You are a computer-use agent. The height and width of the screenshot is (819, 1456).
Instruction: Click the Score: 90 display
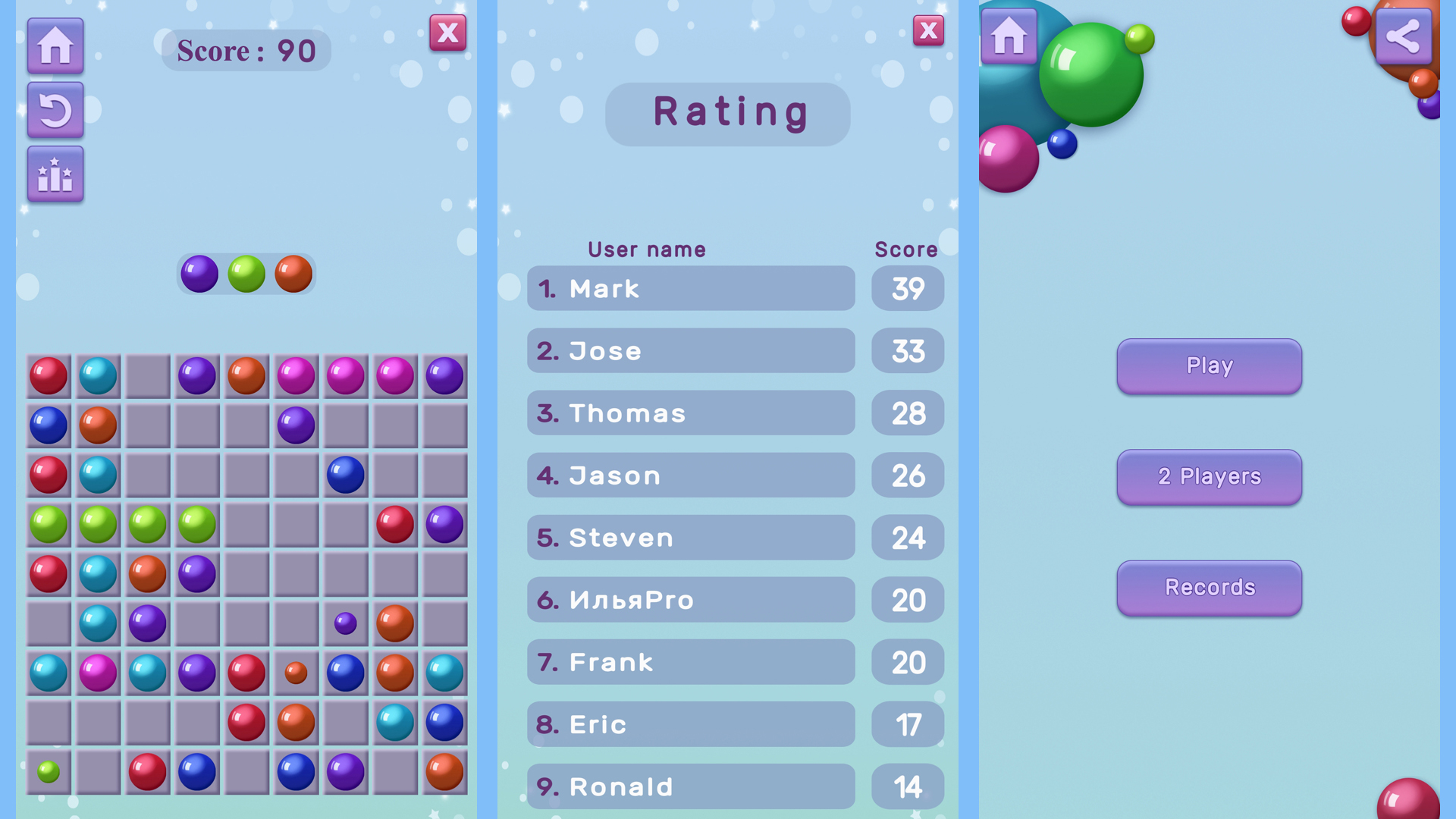click(x=245, y=50)
